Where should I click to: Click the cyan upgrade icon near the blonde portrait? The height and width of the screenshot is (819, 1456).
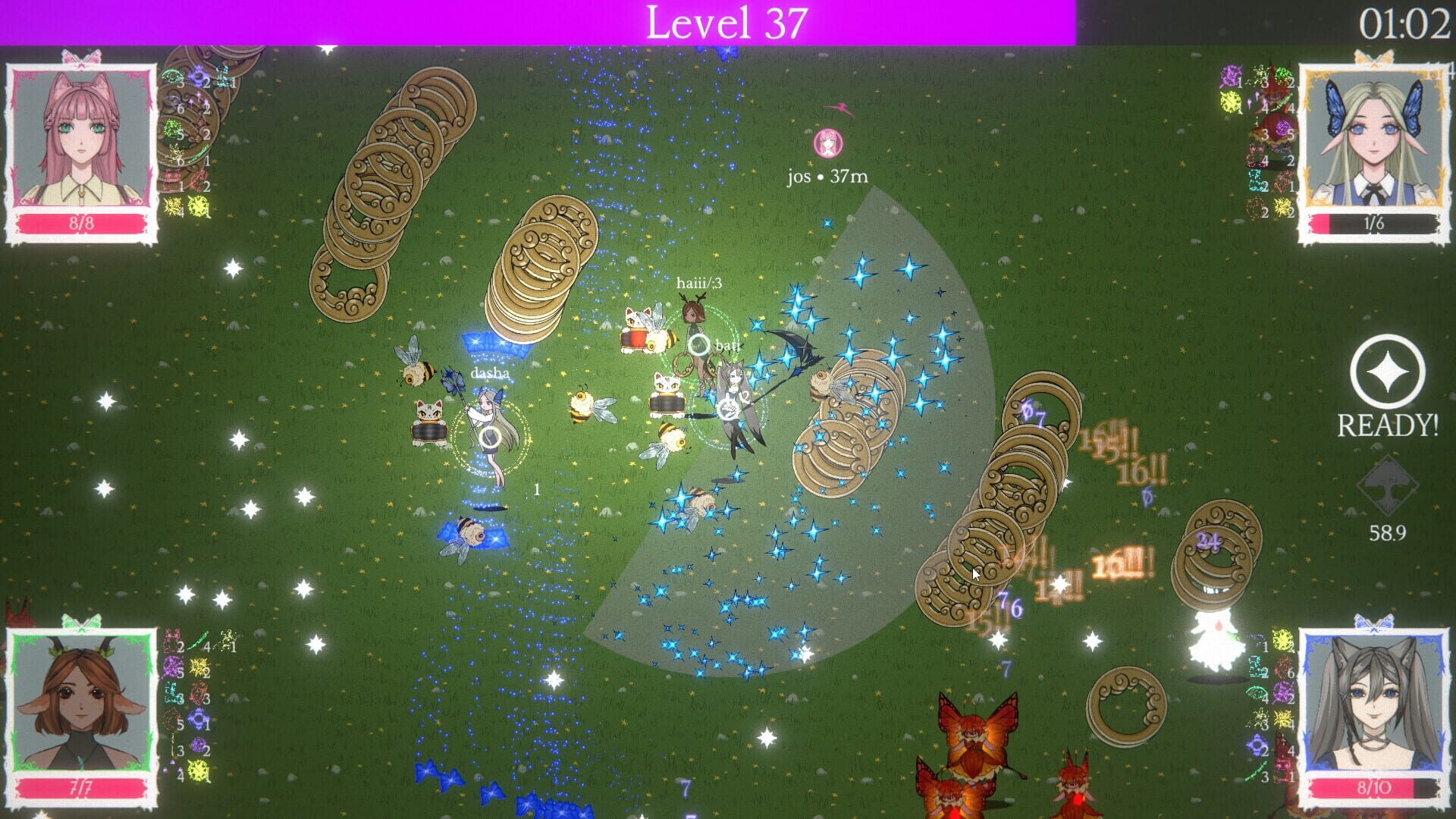coord(1256,180)
